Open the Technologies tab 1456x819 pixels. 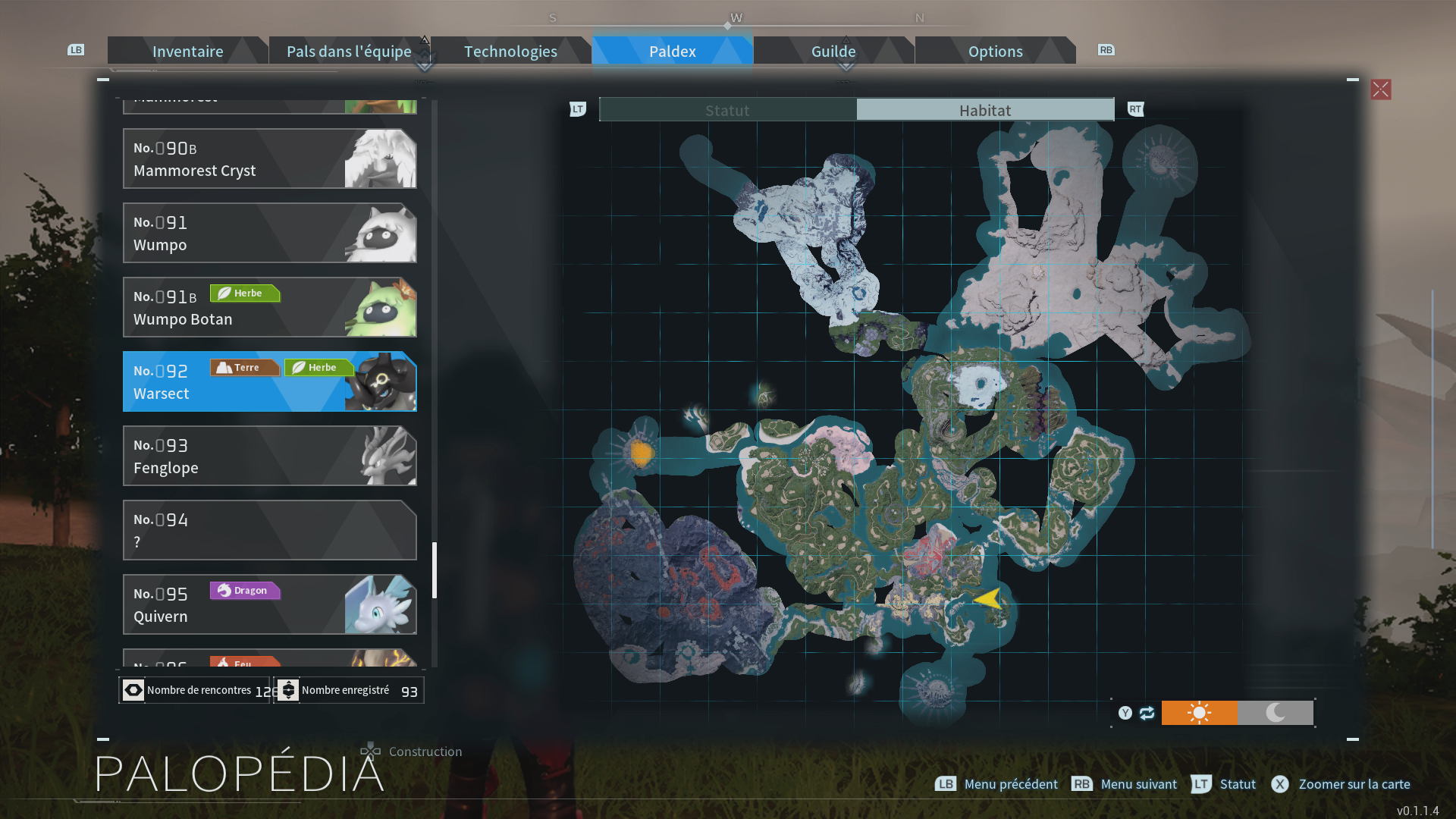(510, 51)
